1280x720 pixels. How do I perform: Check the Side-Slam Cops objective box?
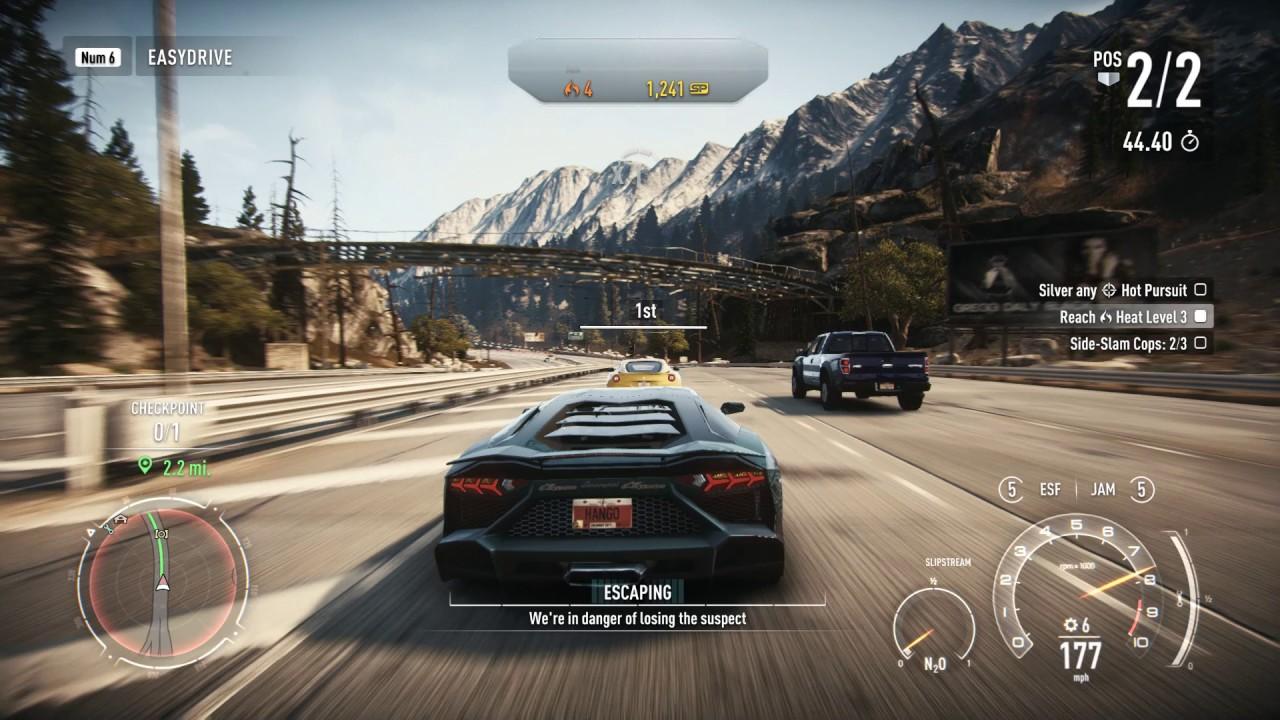pos(1200,343)
